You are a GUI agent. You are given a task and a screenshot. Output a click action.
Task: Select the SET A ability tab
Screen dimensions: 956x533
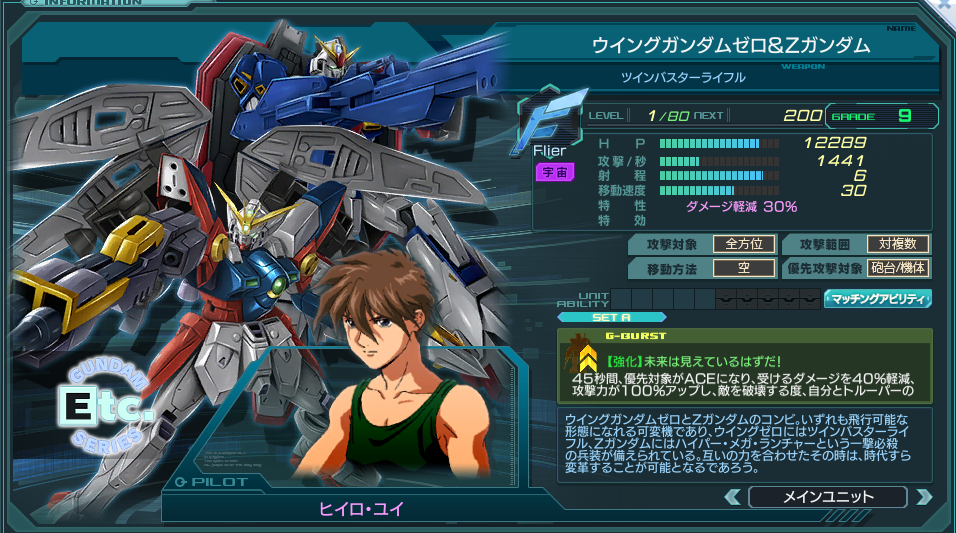(597, 317)
